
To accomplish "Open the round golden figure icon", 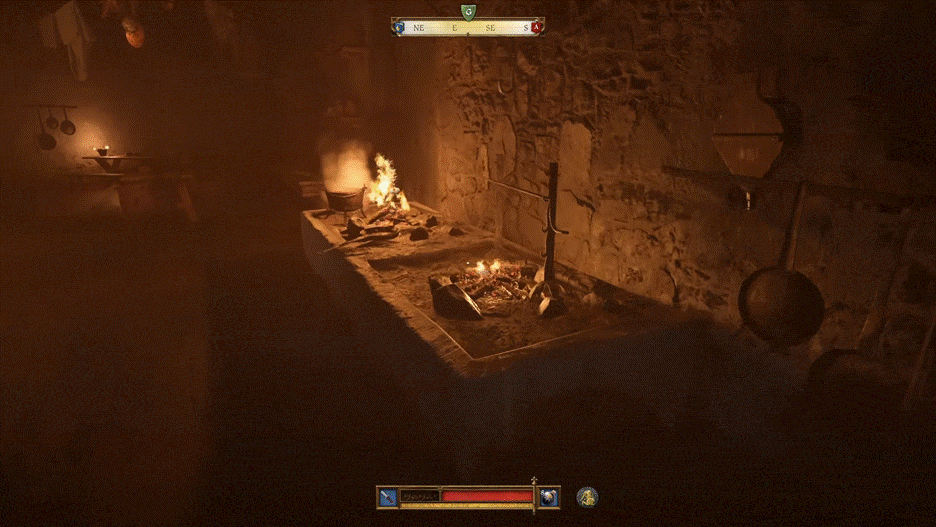I will pyautogui.click(x=587, y=496).
